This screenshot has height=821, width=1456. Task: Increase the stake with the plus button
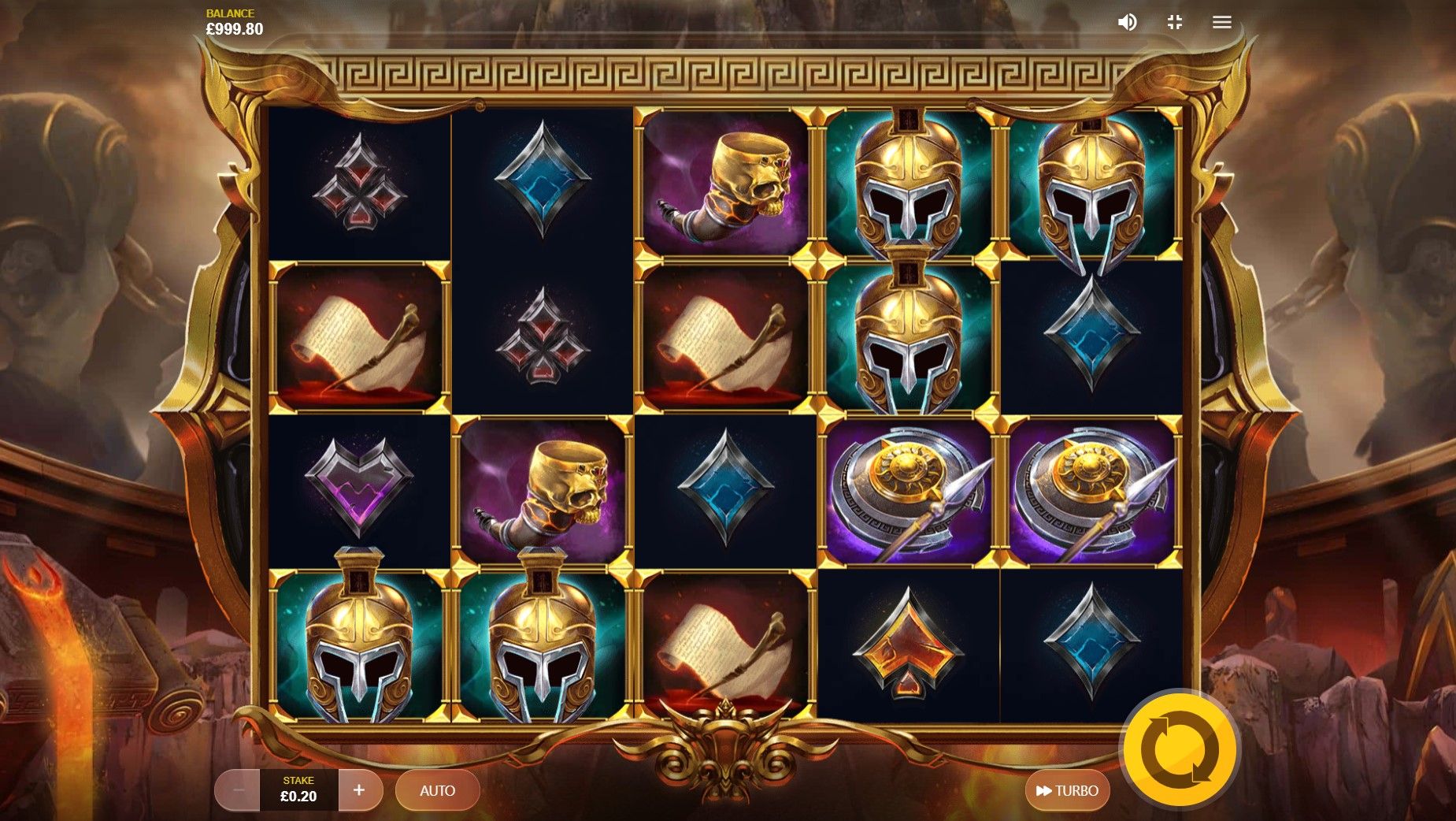click(359, 789)
